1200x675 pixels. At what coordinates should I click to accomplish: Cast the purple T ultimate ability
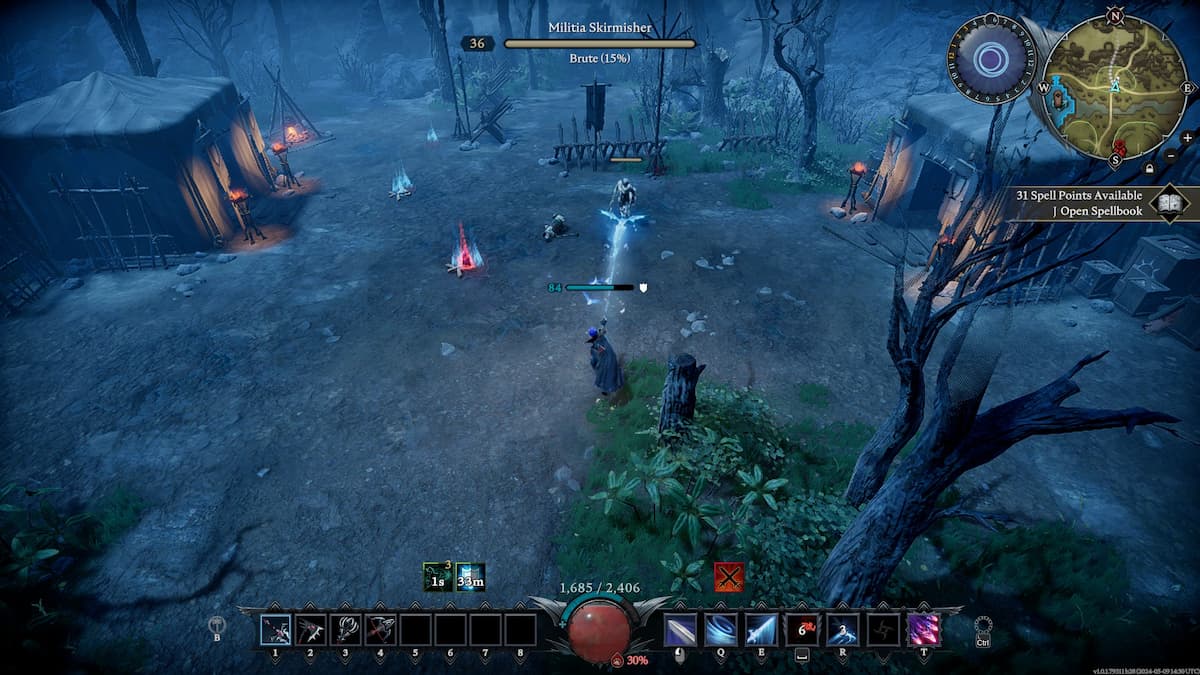click(x=923, y=630)
